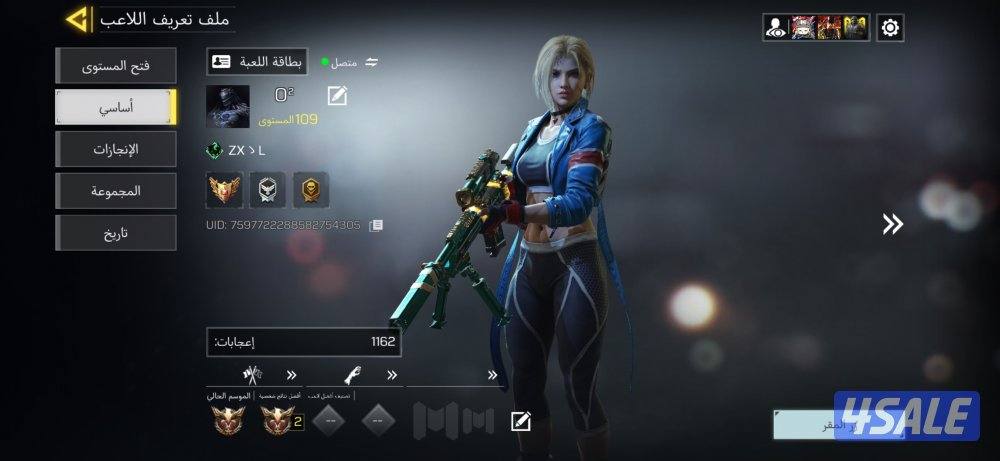Select the أساسي tab
This screenshot has height=461, width=1000.
pos(116,107)
